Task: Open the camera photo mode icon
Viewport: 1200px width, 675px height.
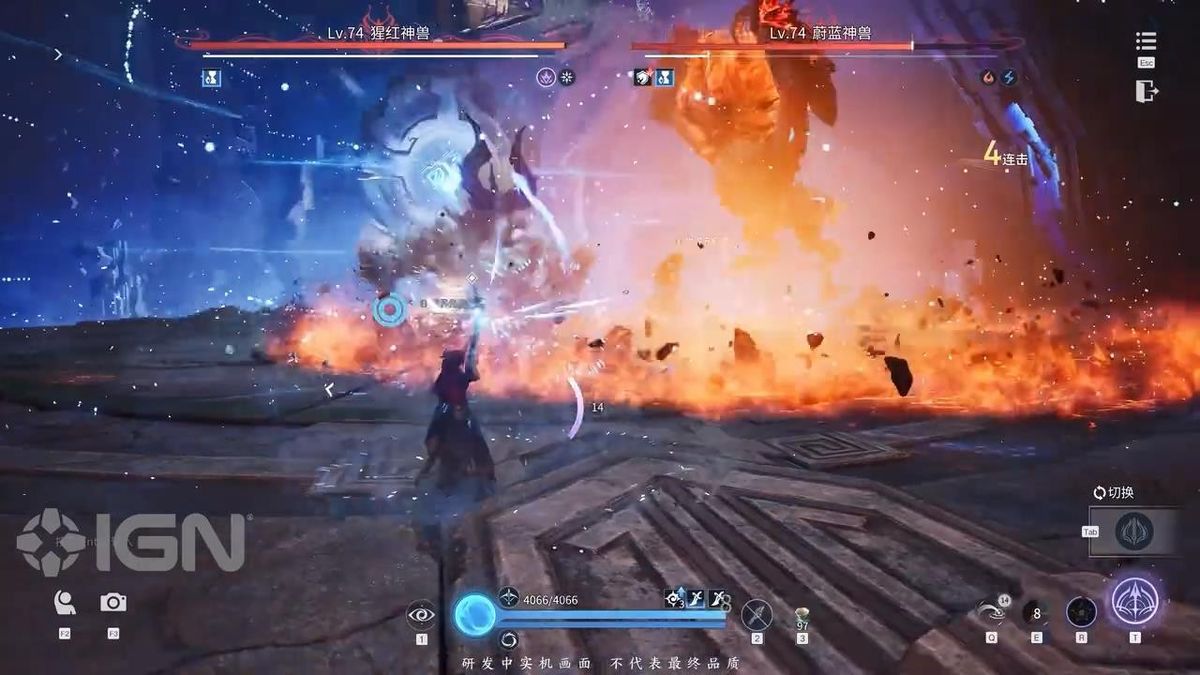Action: pos(113,602)
